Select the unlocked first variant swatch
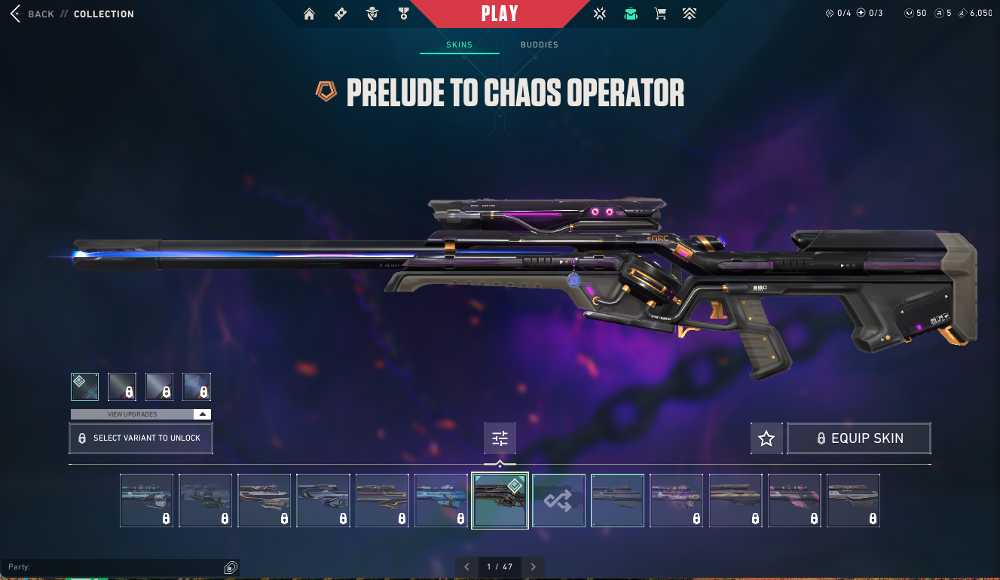Viewport: 1000px width, 580px height. coord(85,387)
